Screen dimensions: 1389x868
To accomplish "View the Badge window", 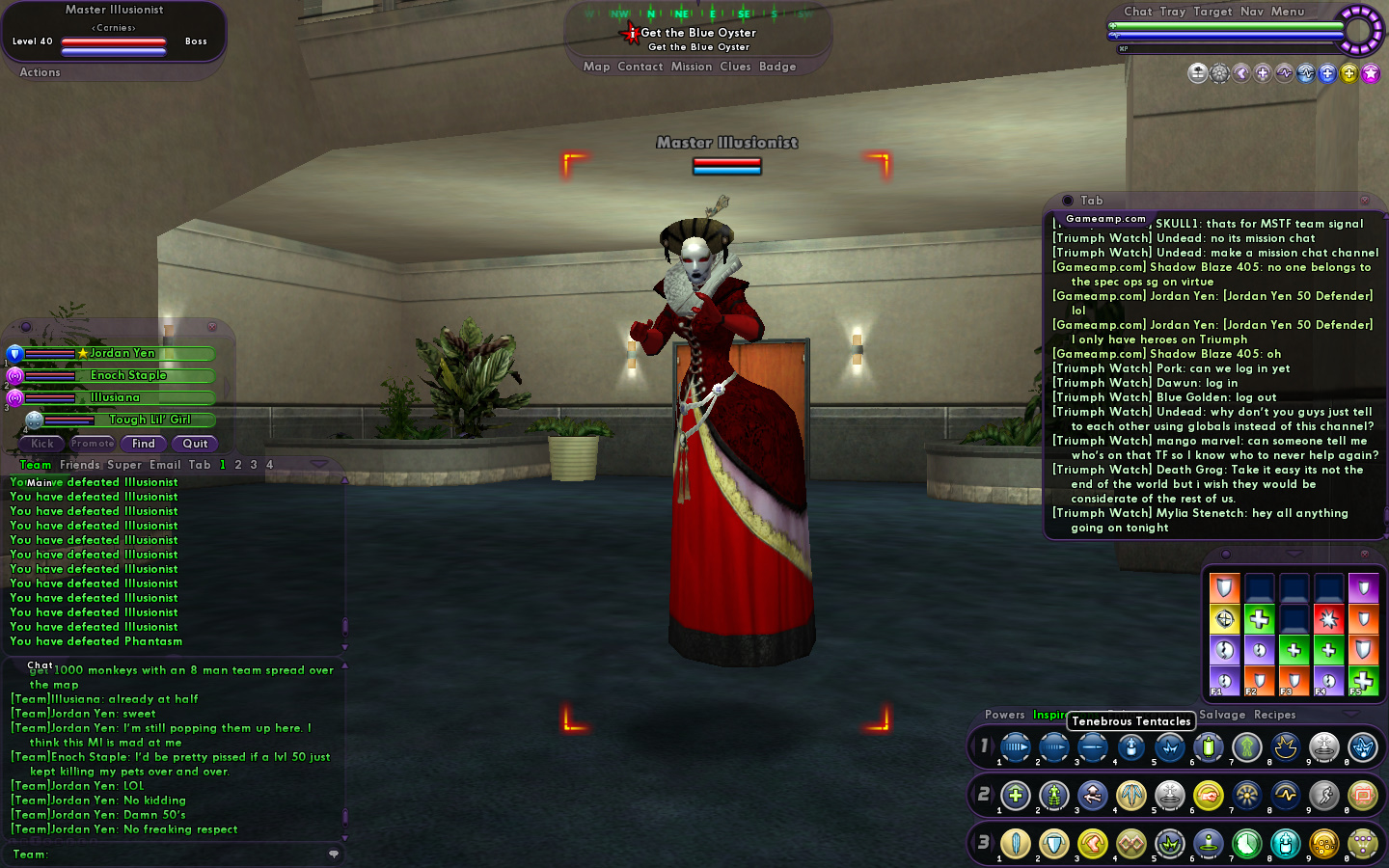I will (x=777, y=67).
